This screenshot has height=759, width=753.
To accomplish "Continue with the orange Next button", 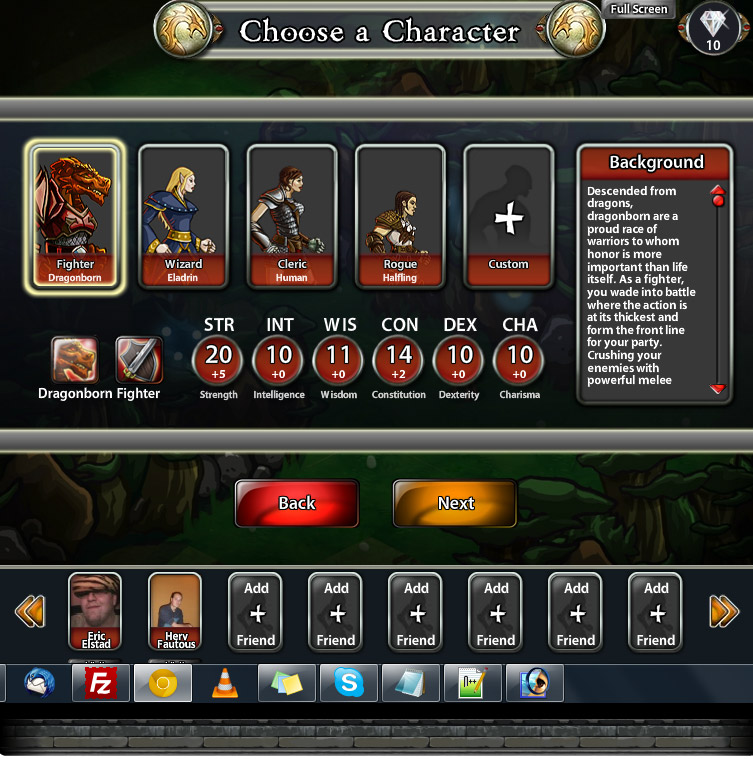I will [455, 503].
